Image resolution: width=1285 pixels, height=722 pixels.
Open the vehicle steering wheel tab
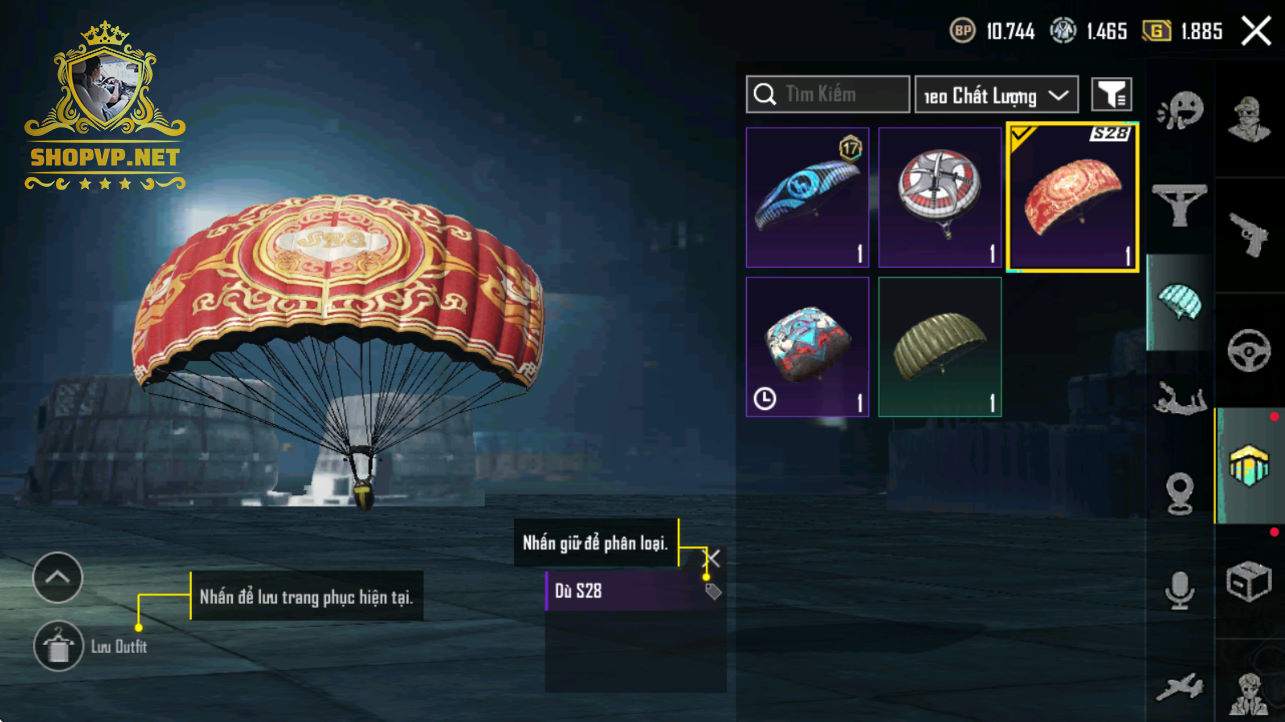pos(1249,349)
